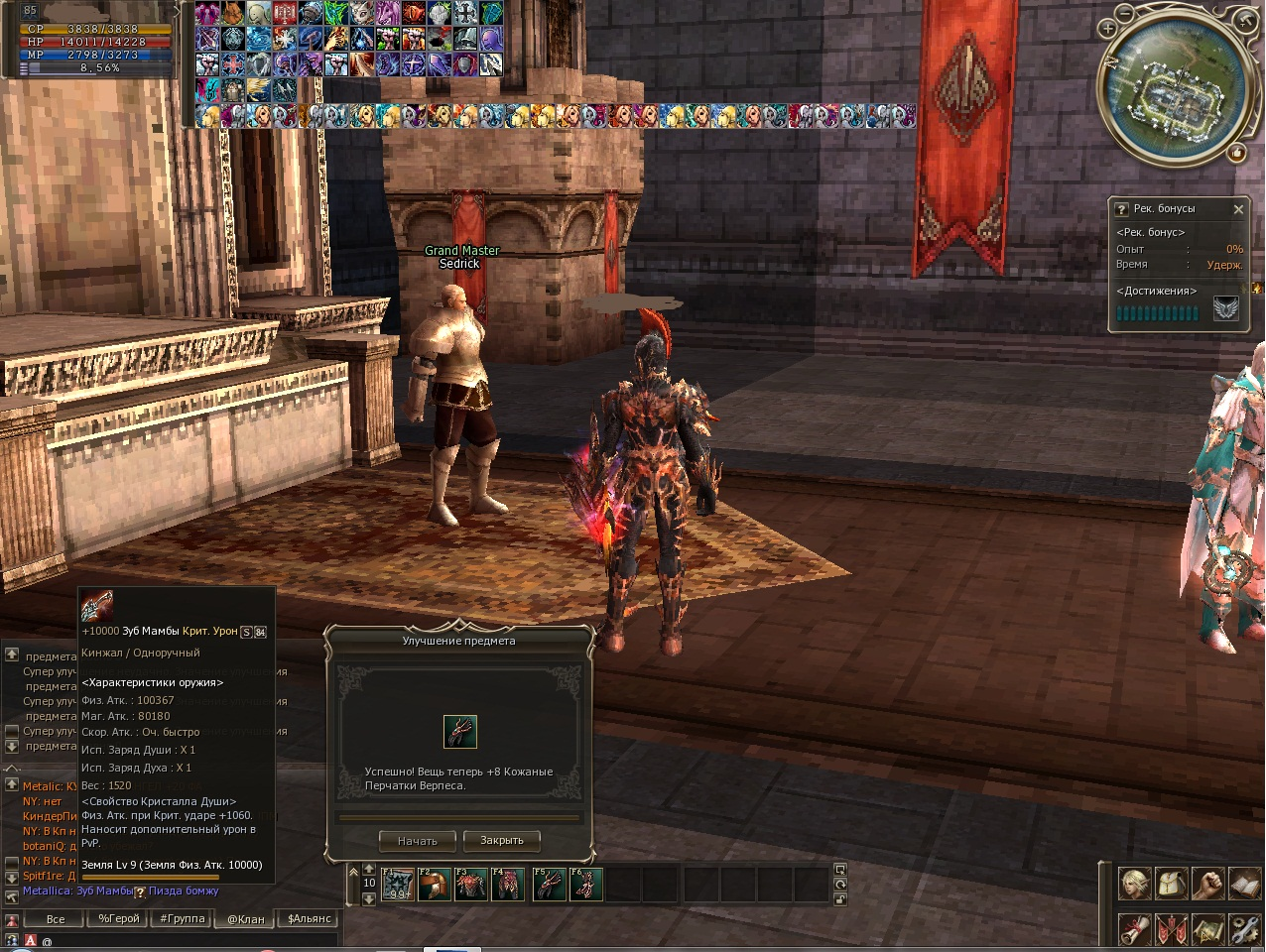Open the actions fist icon

click(1207, 883)
